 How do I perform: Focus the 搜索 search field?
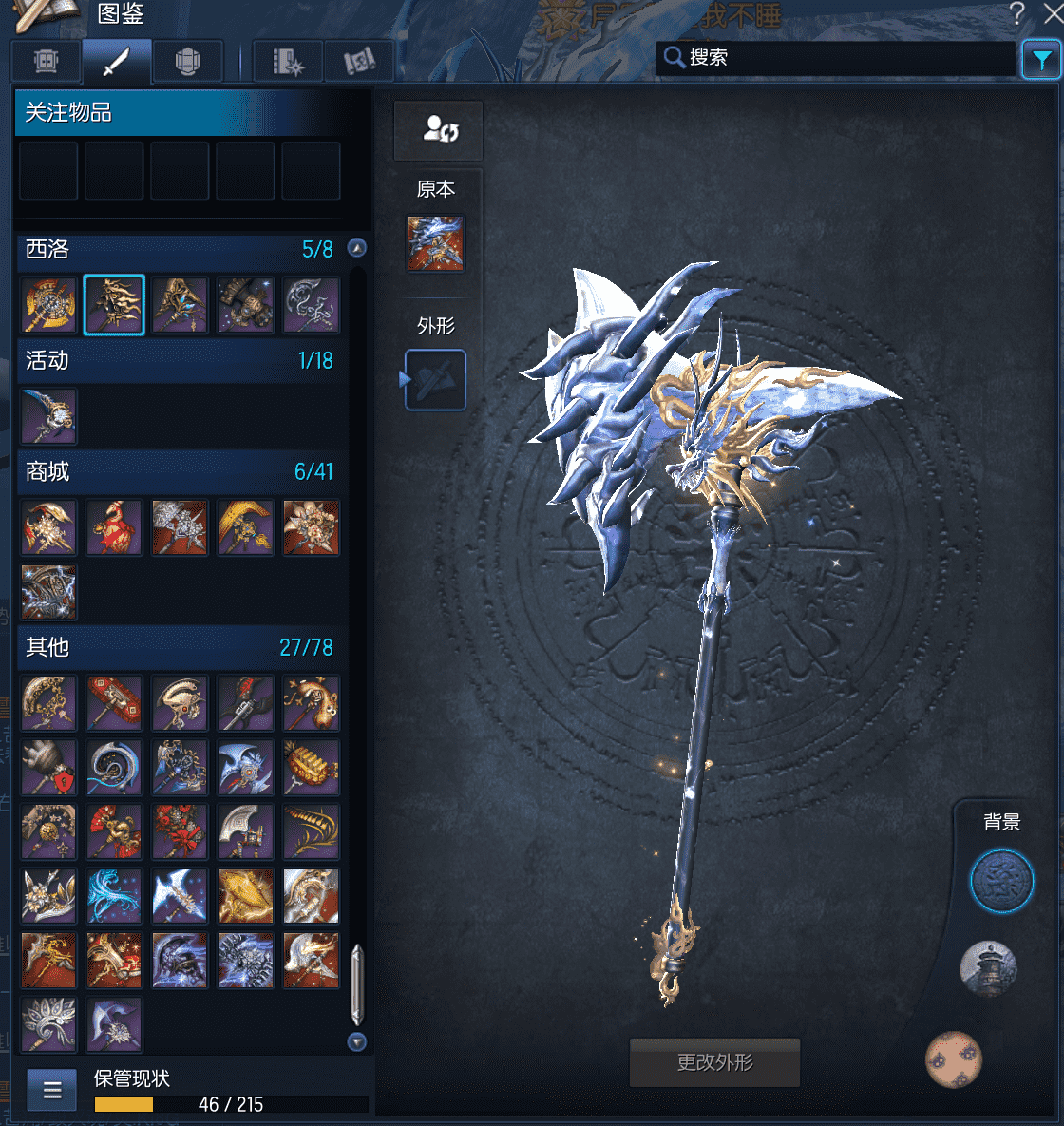845,58
